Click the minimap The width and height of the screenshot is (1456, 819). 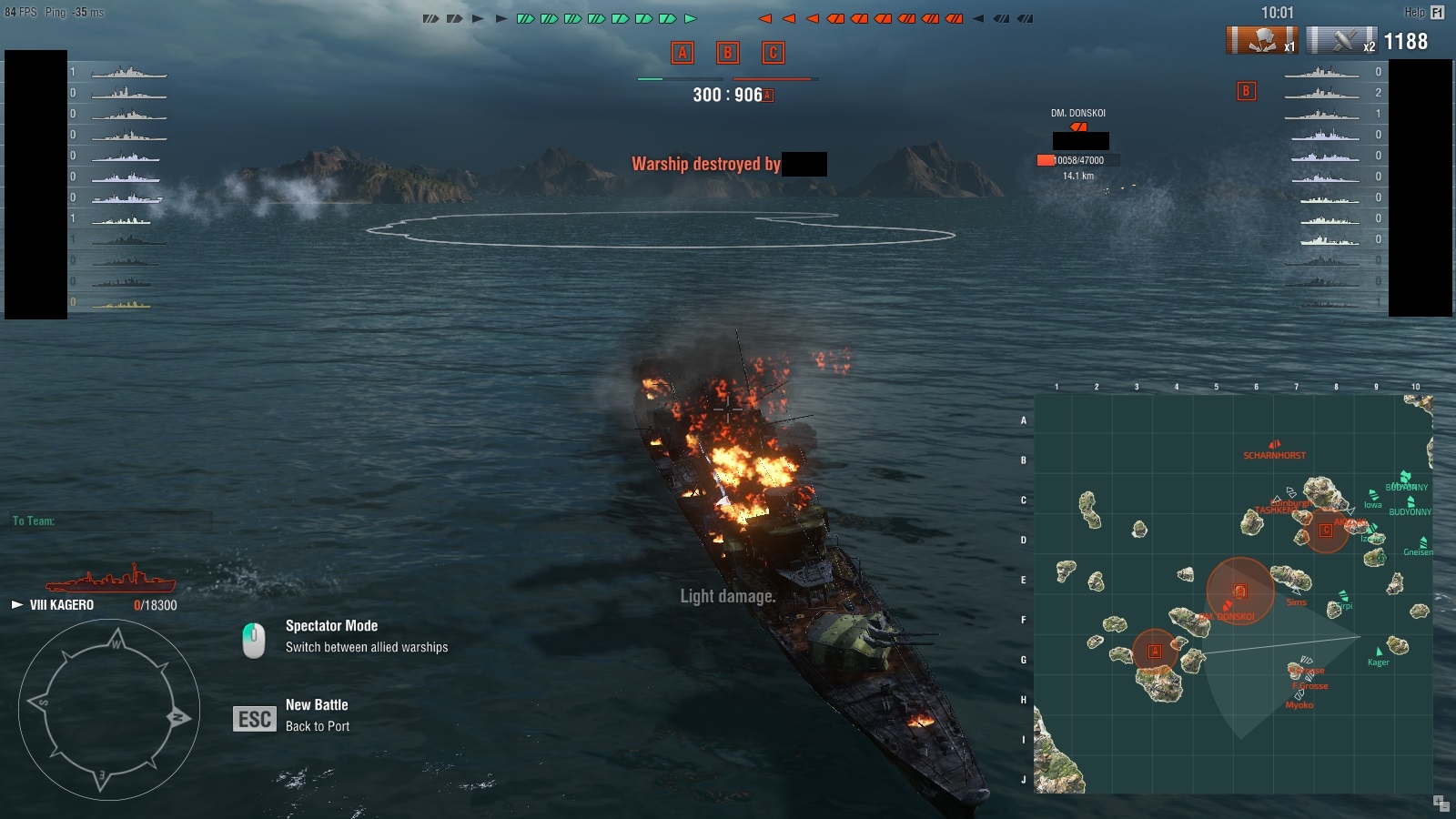pos(1233,593)
